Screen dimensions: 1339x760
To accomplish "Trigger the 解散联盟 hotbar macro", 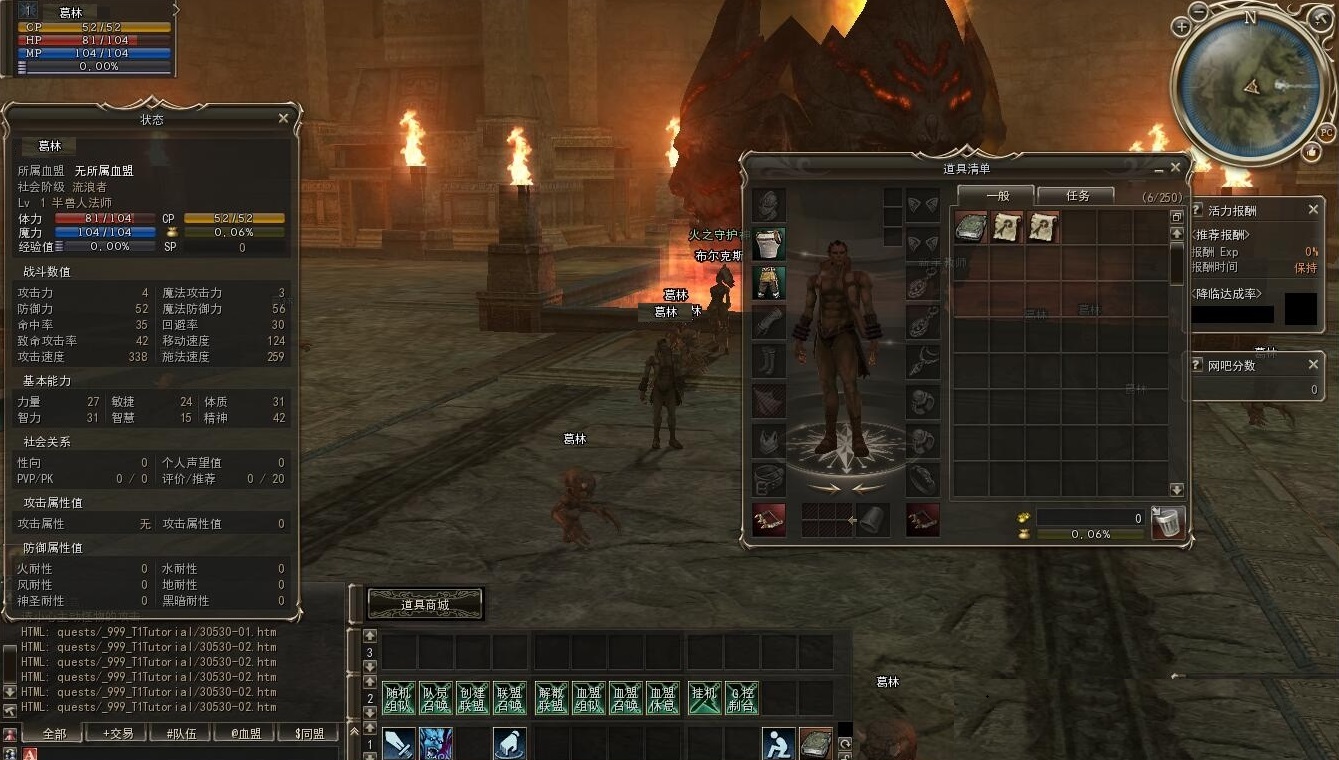I will tap(551, 698).
